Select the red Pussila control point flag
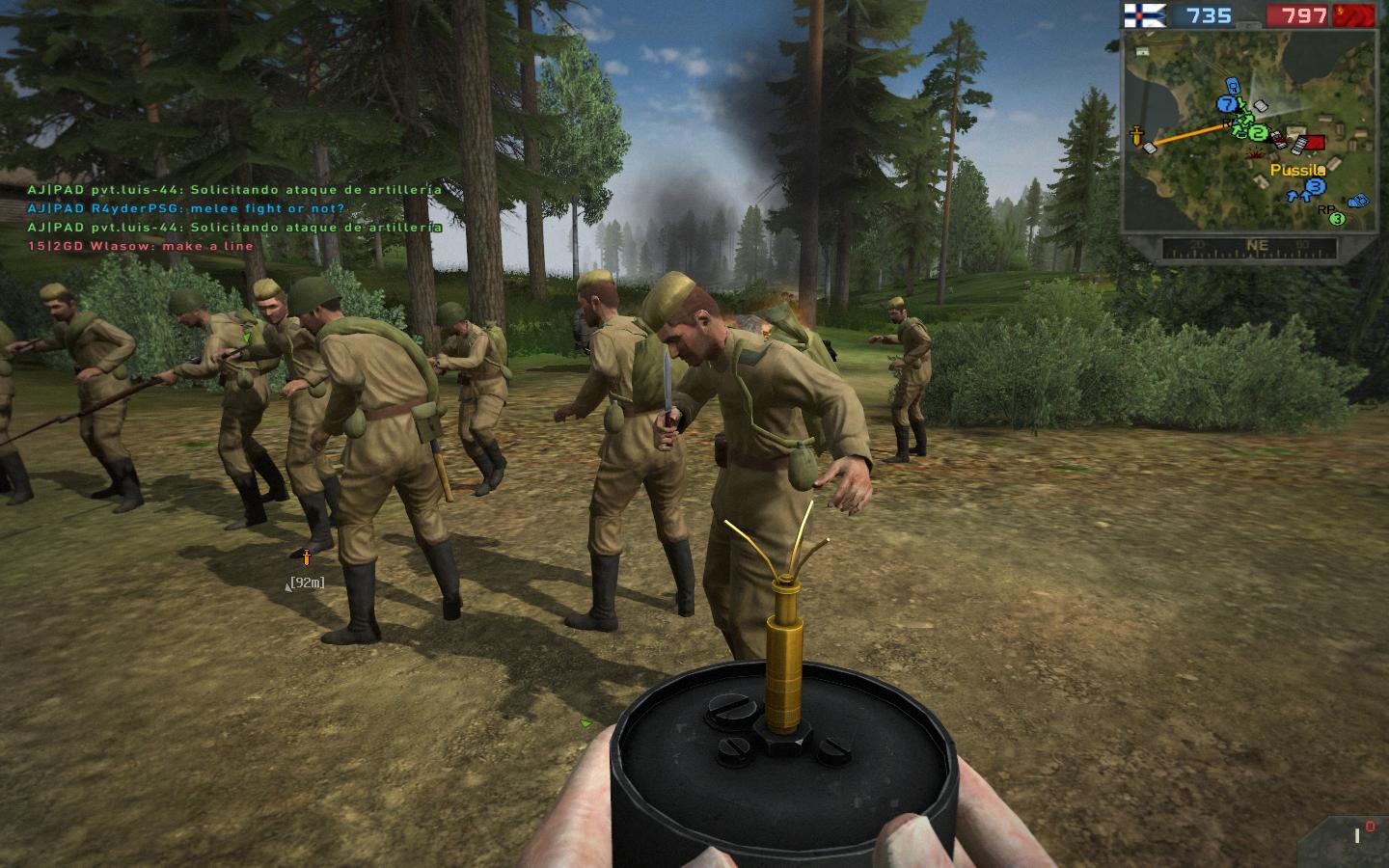This screenshot has width=1389, height=868. 1312,144
